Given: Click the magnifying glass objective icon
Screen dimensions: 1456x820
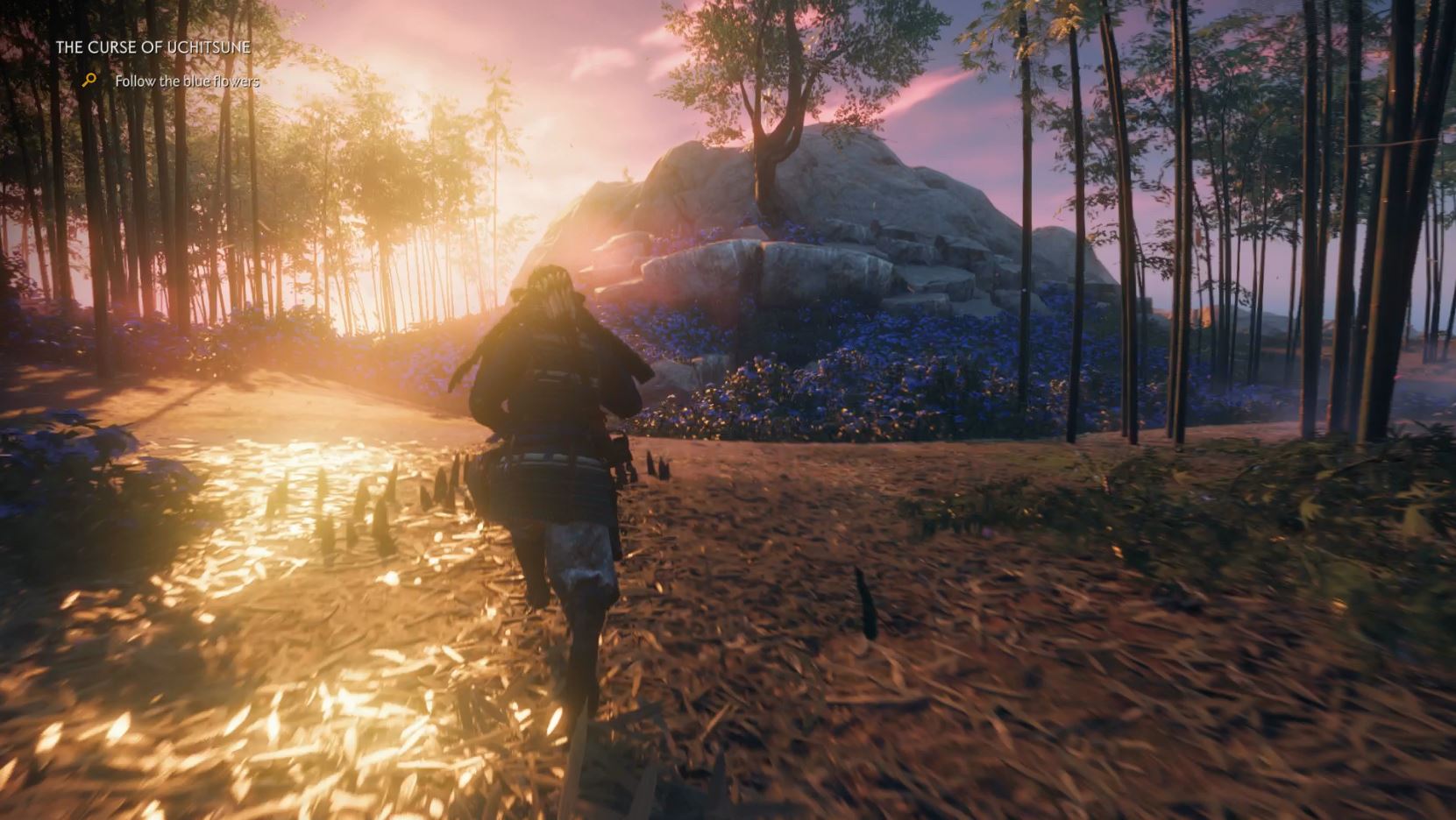Looking at the screenshot, I should pos(89,81).
